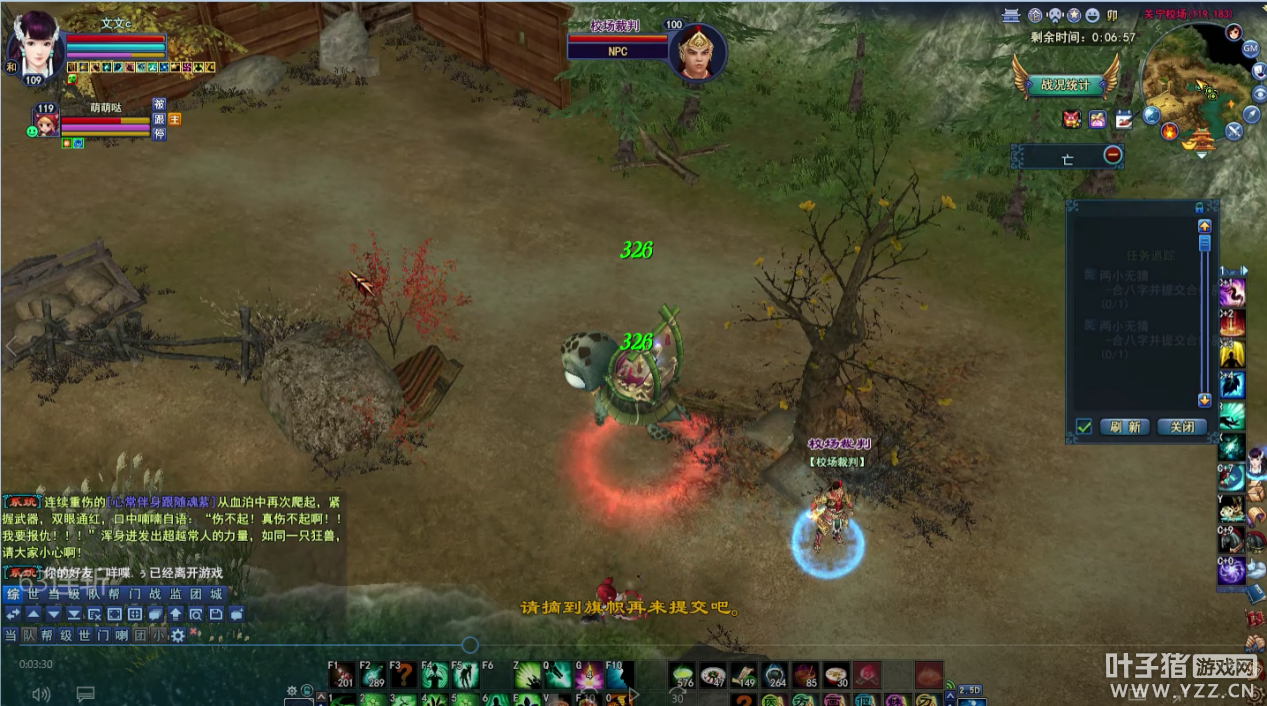
Task: Click the circular minimap
Action: pyautogui.click(x=1190, y=85)
